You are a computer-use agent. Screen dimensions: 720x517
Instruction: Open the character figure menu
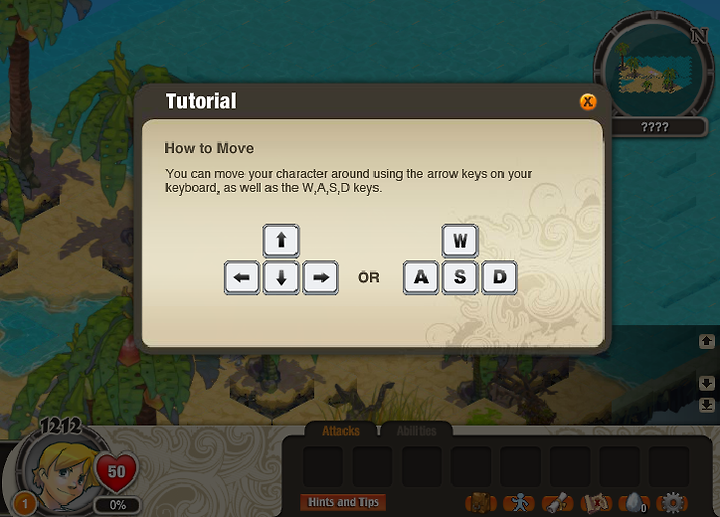coord(518,502)
